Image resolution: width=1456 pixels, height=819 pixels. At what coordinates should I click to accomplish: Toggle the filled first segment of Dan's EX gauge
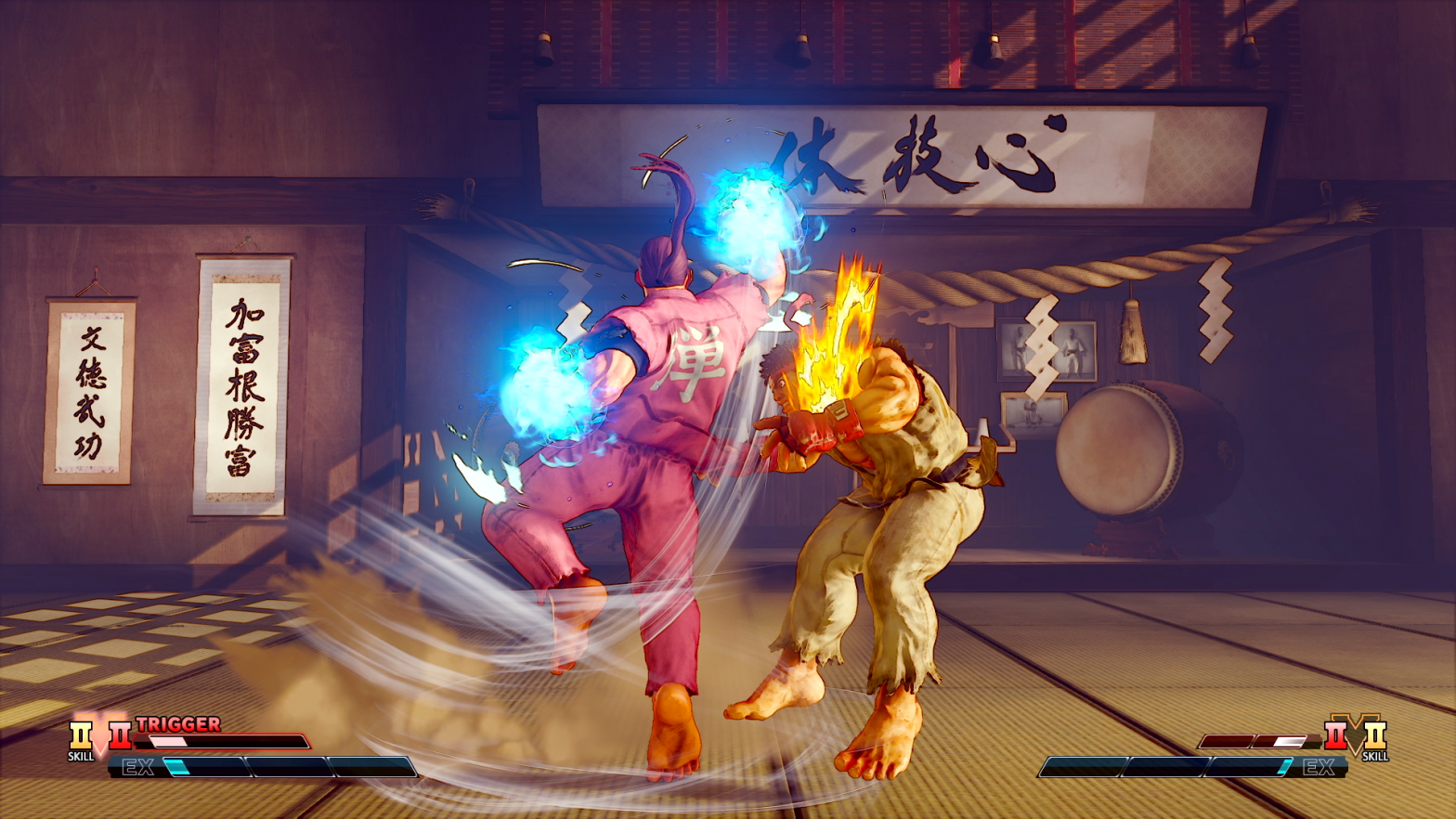click(204, 767)
